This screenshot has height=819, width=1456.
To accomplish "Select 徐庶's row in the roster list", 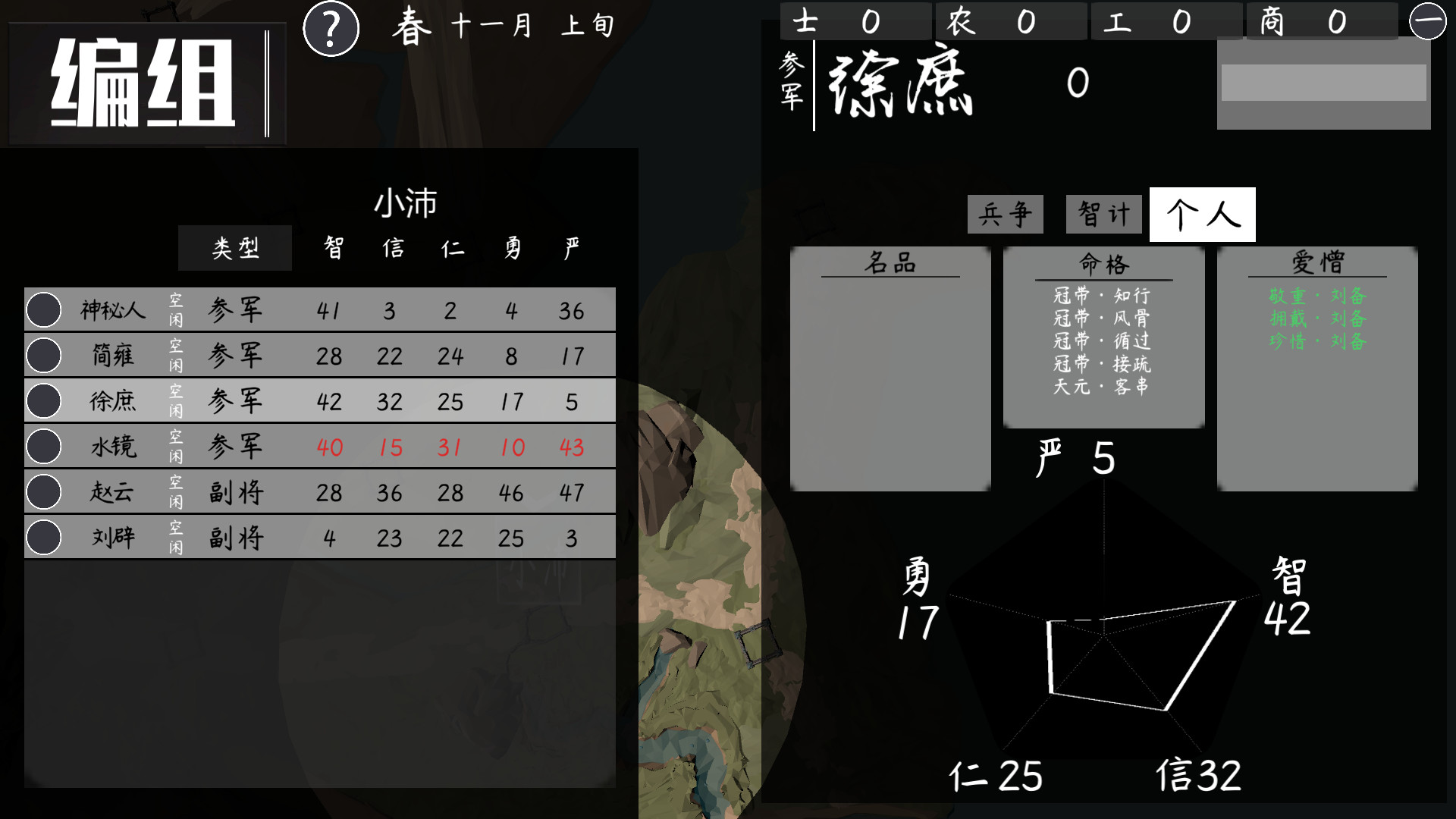I will point(318,400).
